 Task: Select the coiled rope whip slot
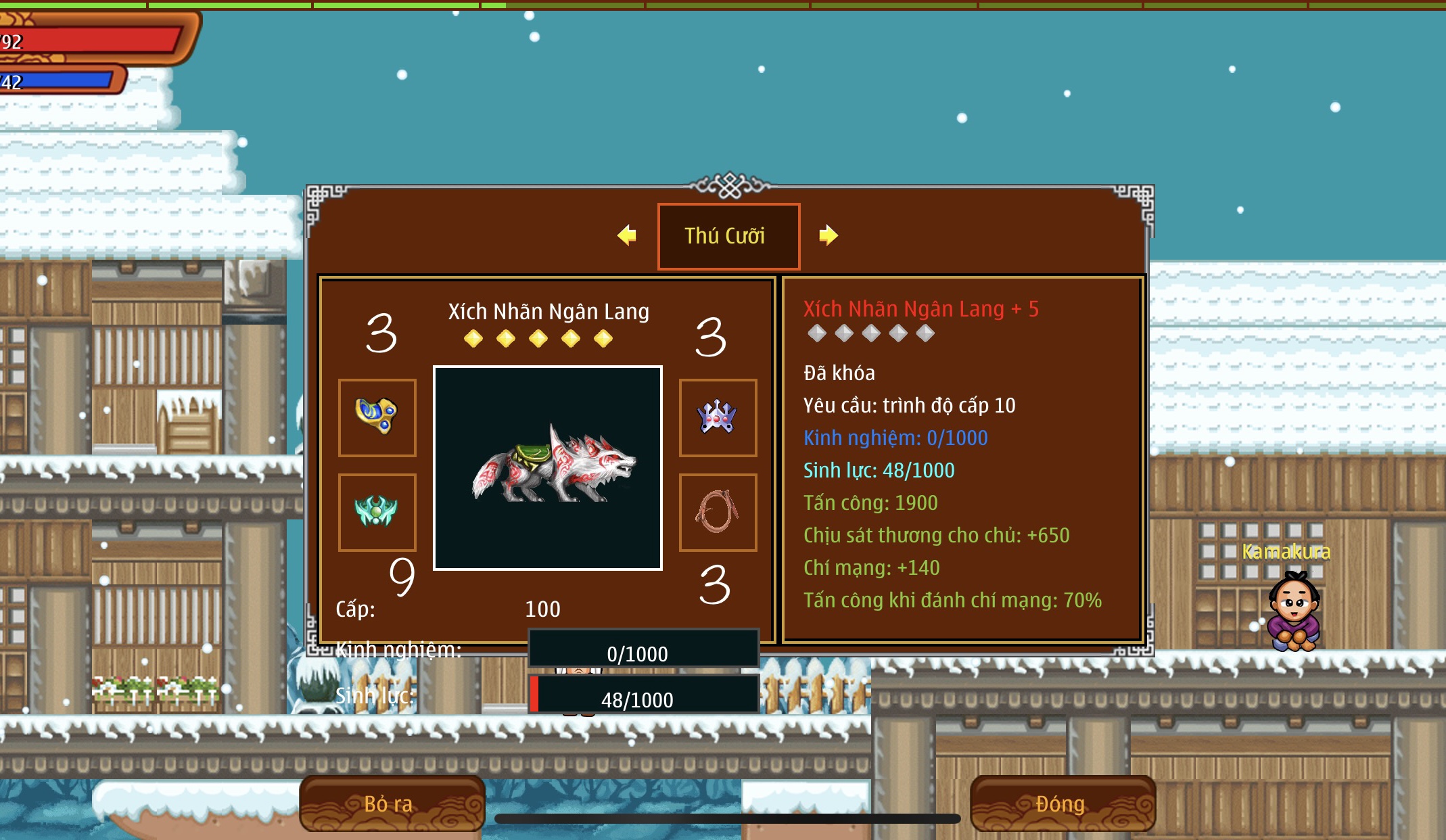pos(718,512)
